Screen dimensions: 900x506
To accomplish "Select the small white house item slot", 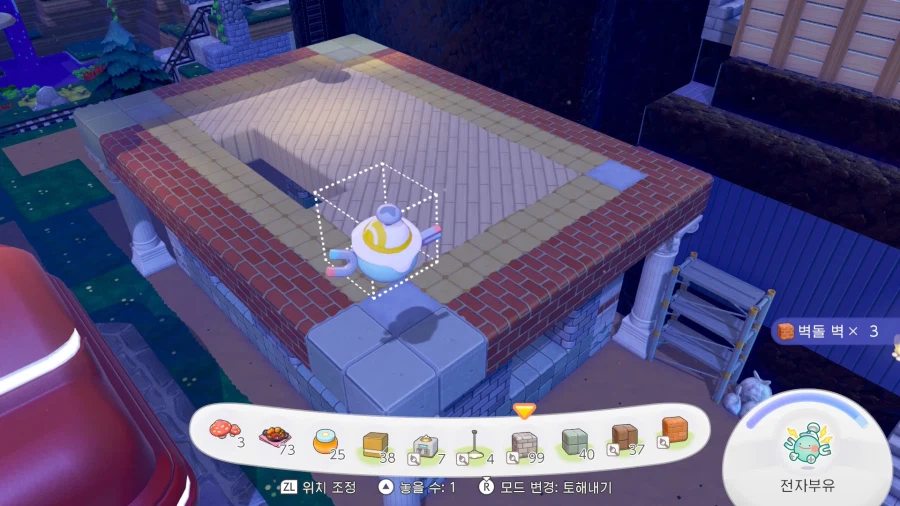I will point(424,445).
